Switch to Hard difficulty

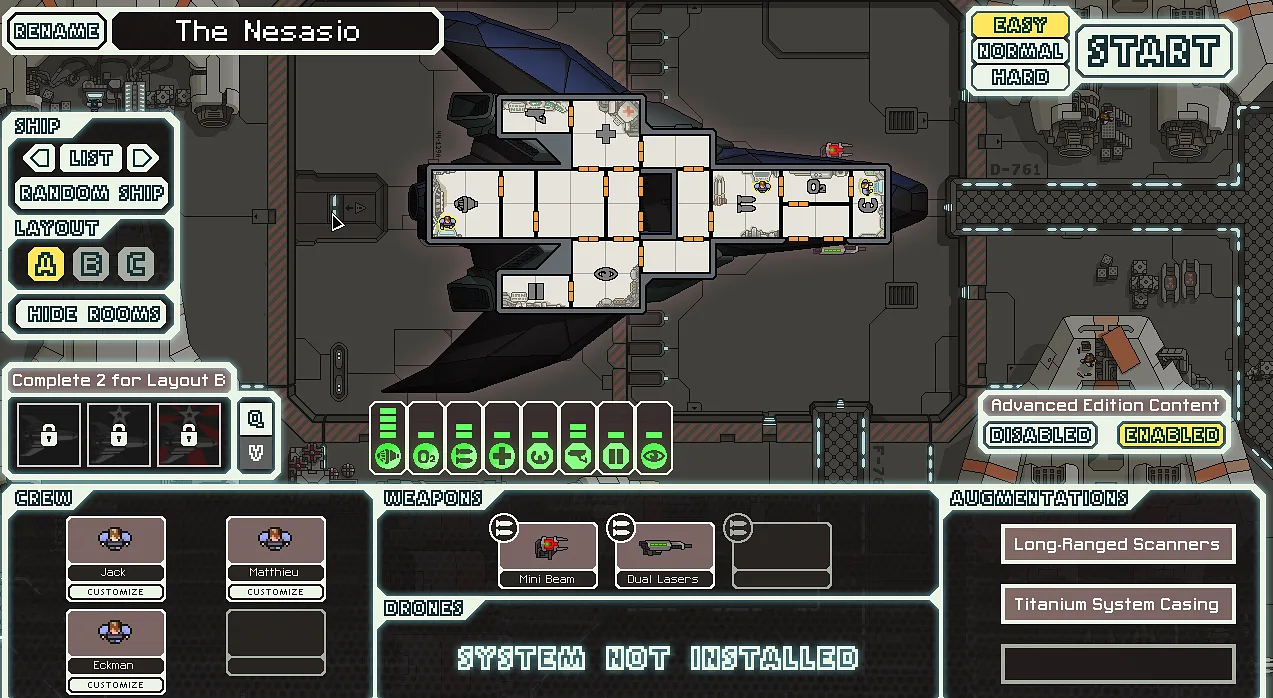[x=1020, y=77]
